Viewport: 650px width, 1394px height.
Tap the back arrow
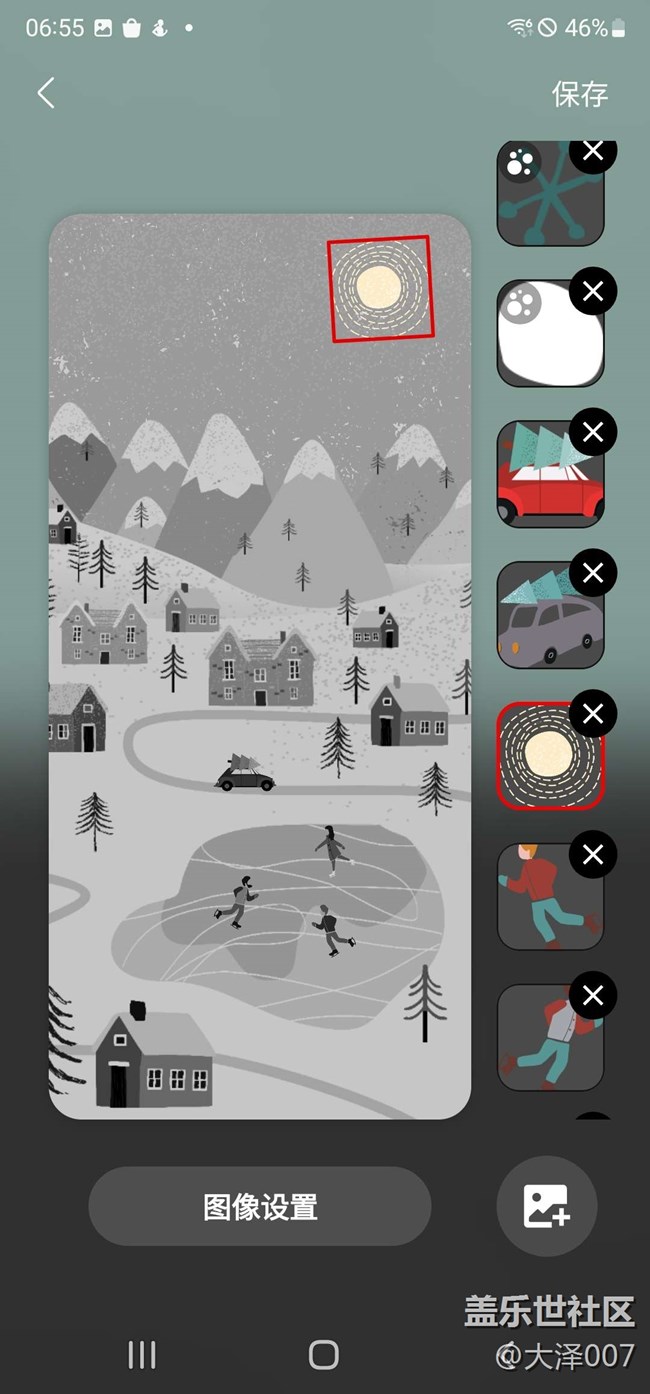coord(45,93)
